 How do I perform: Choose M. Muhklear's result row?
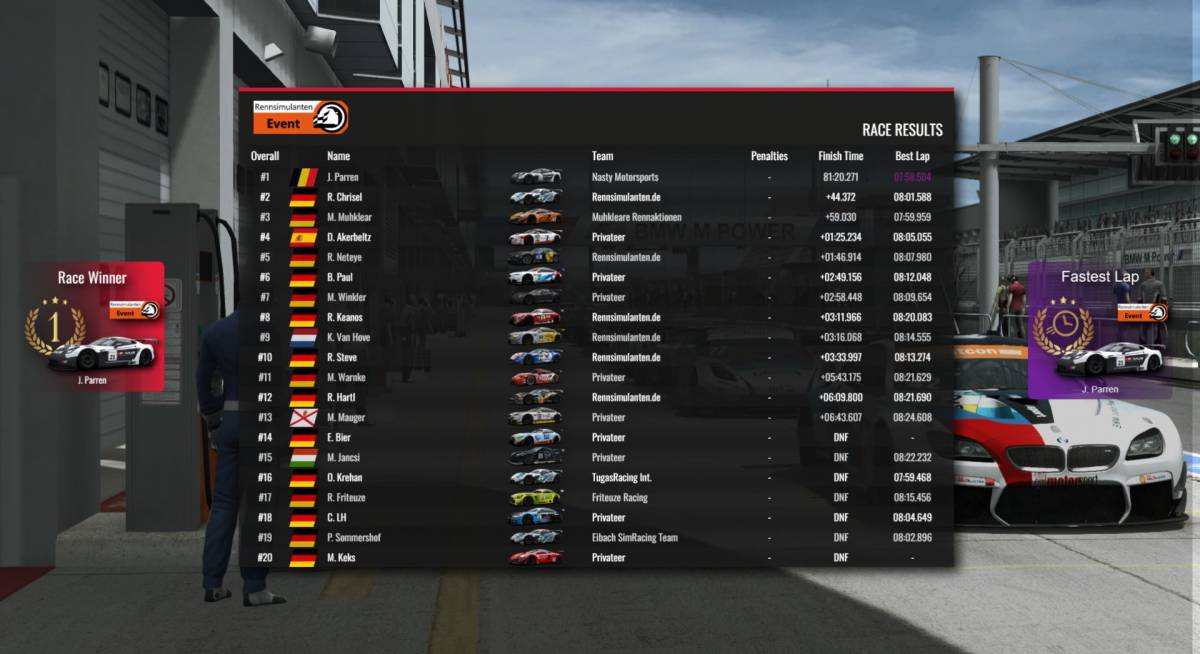(595, 217)
